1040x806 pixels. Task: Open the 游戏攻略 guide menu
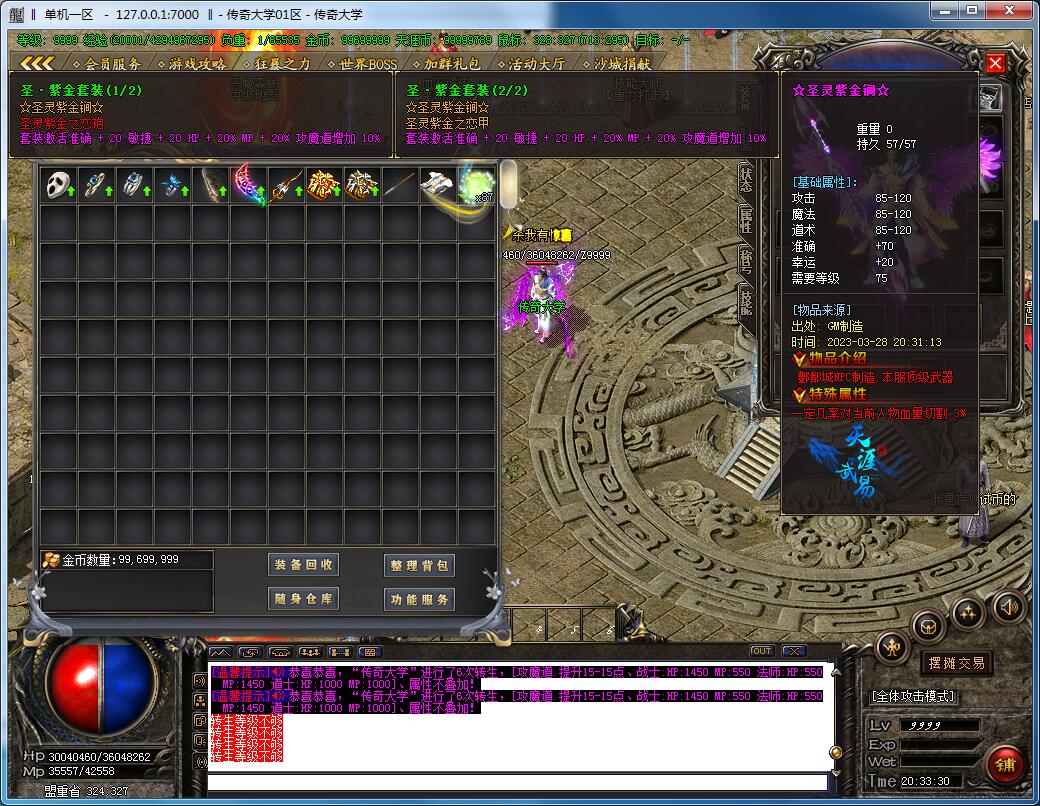(190, 63)
